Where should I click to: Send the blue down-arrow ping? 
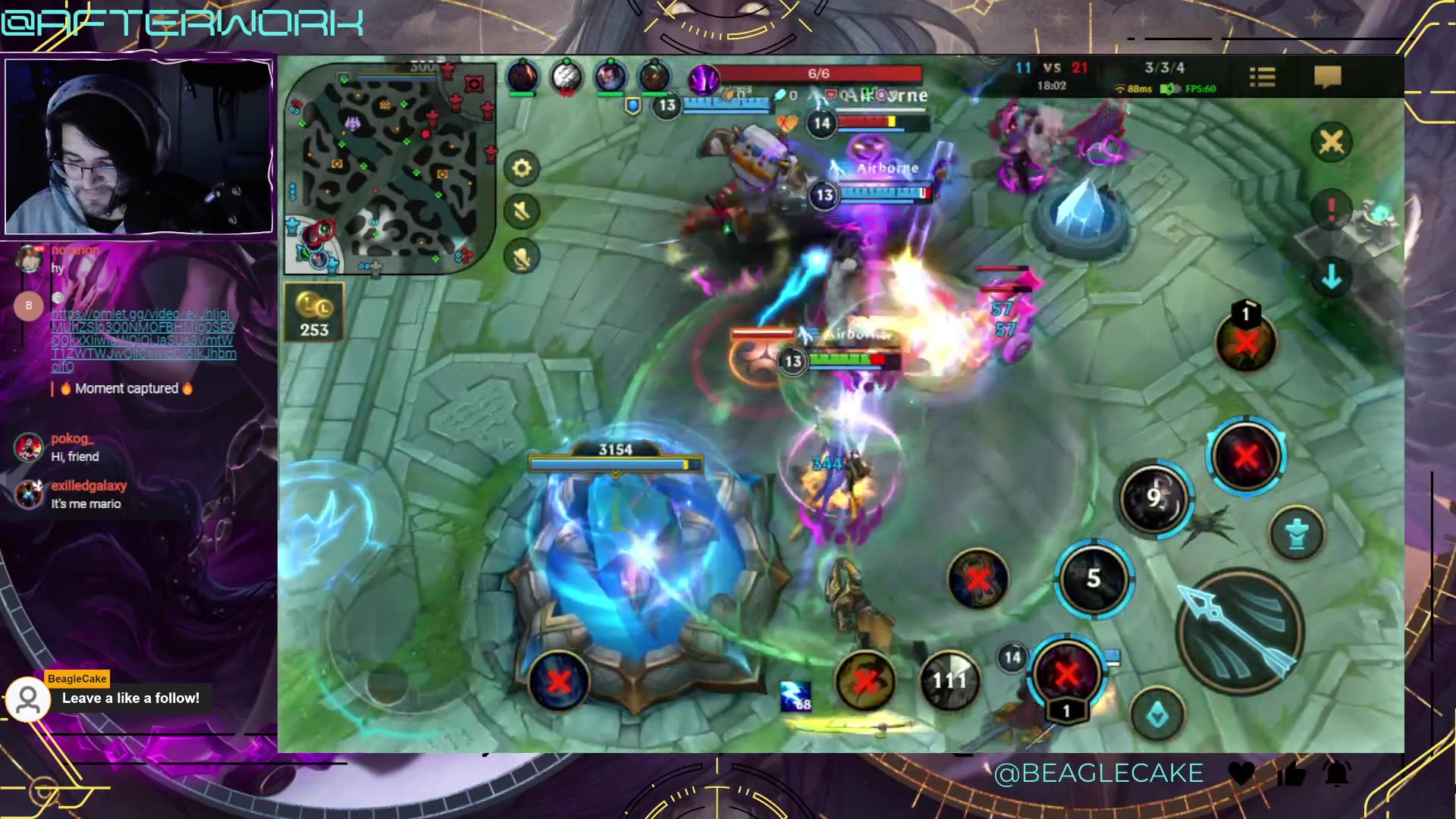tap(1332, 277)
